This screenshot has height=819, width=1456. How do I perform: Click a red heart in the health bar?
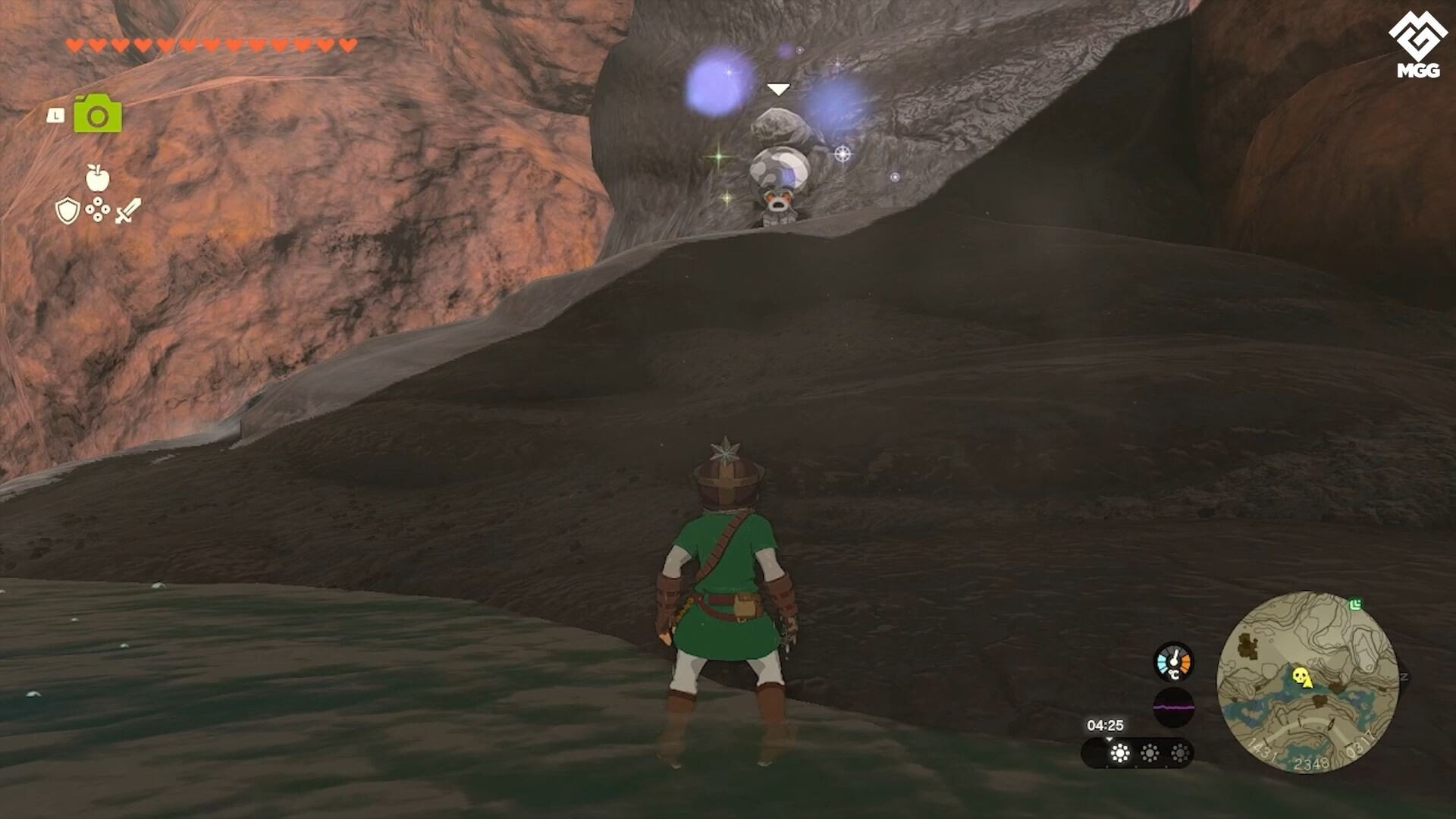(76, 43)
